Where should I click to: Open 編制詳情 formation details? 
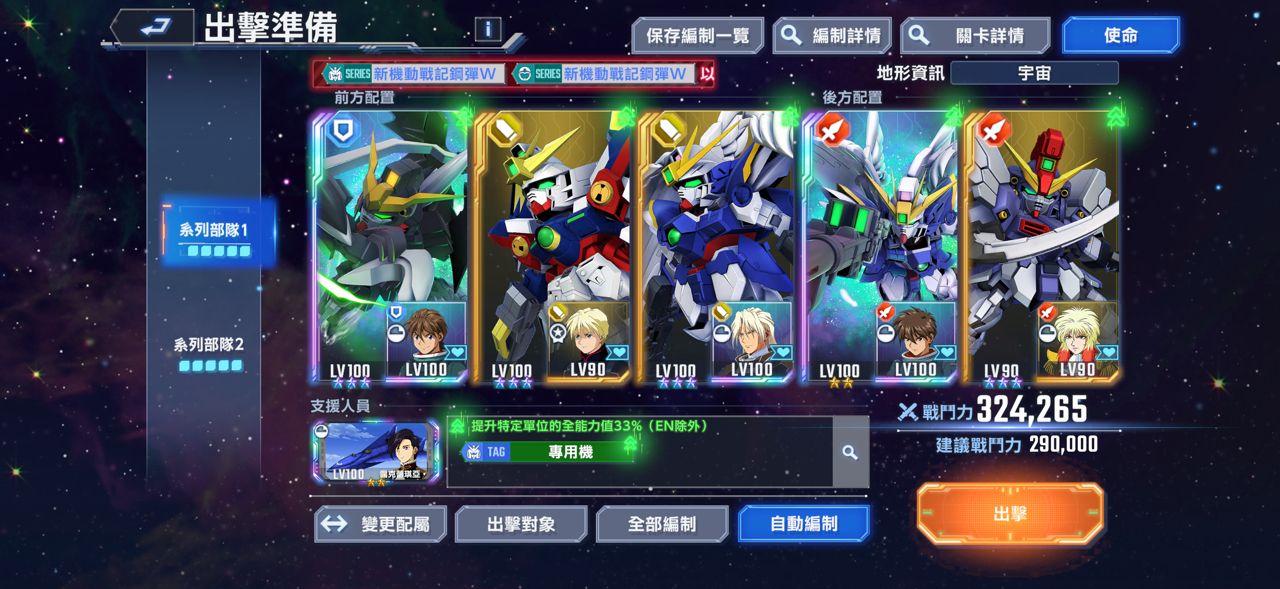click(832, 36)
